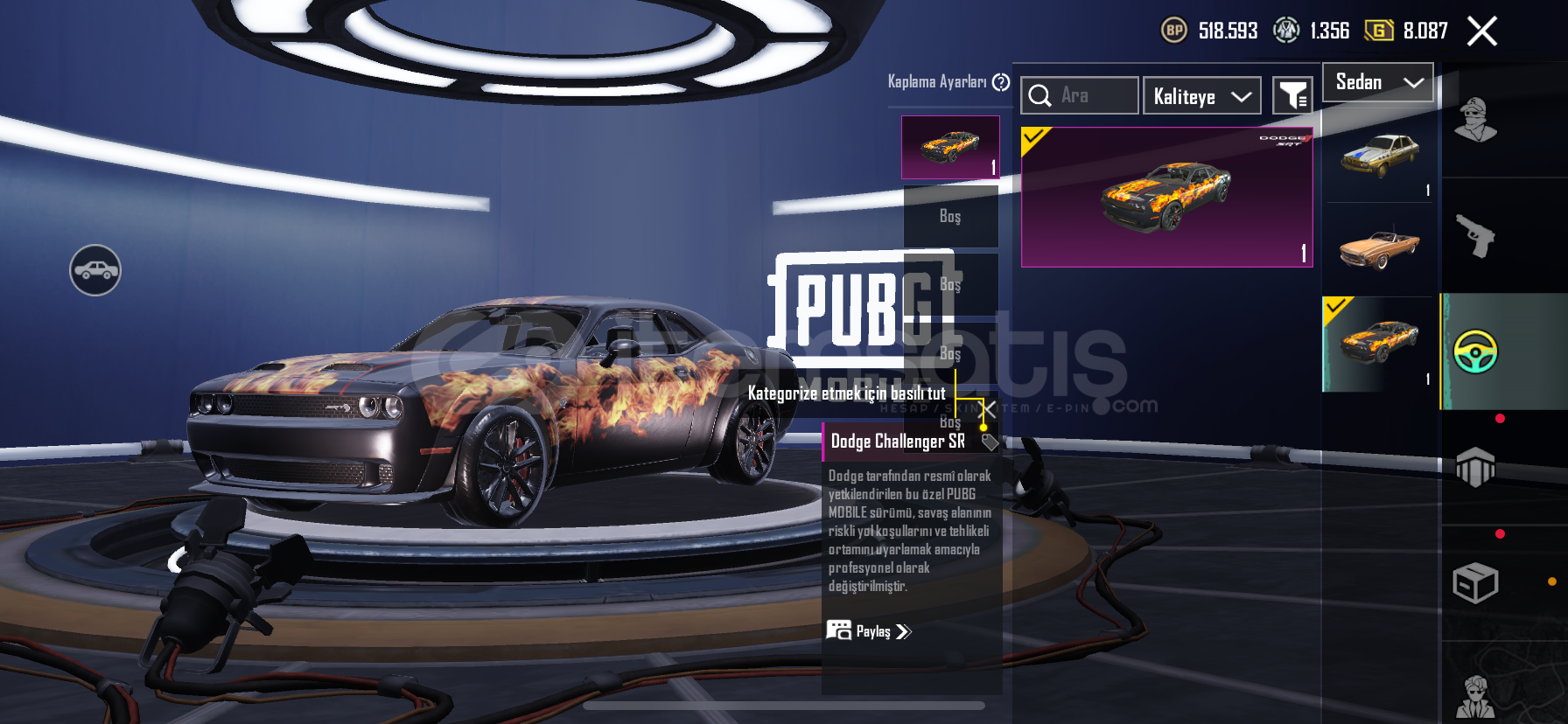Select the equipped flame skin slot
Screen dimensions: 1568x724
(950, 147)
